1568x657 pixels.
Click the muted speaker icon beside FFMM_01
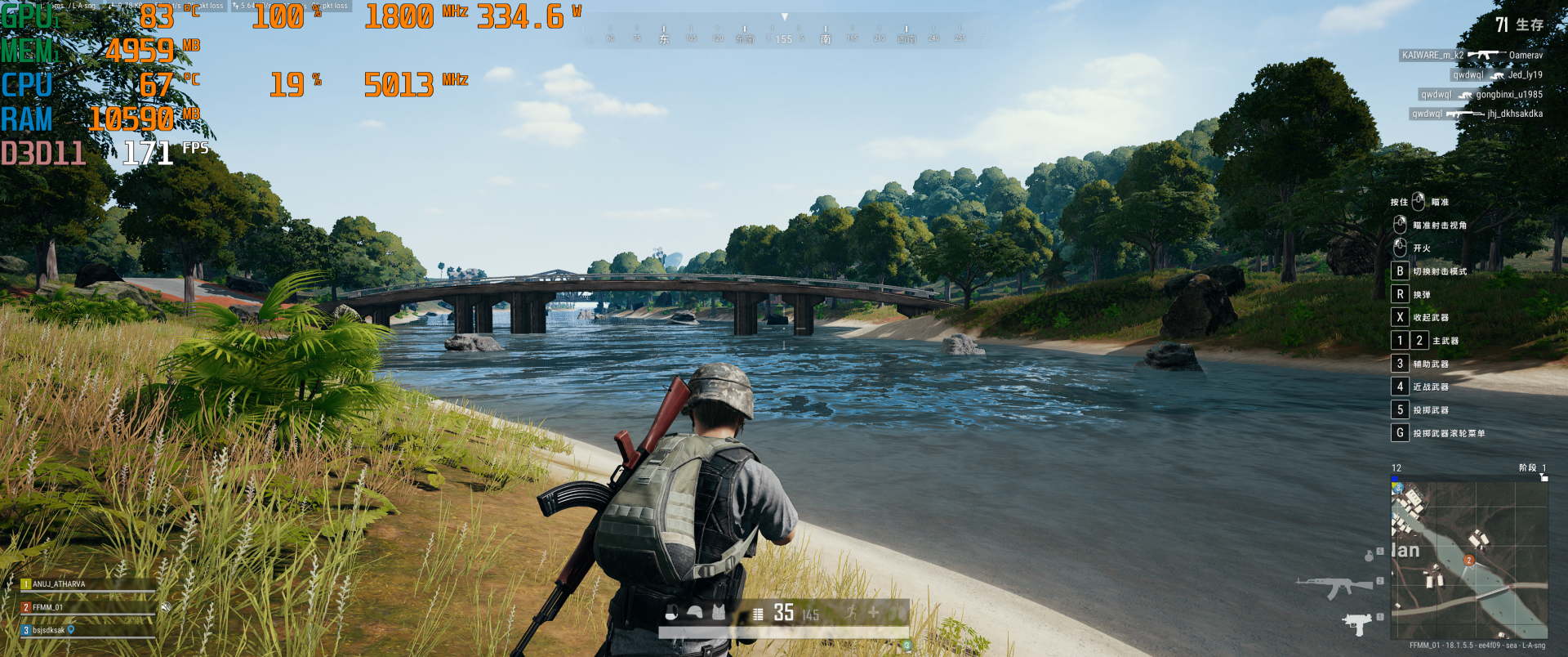166,607
